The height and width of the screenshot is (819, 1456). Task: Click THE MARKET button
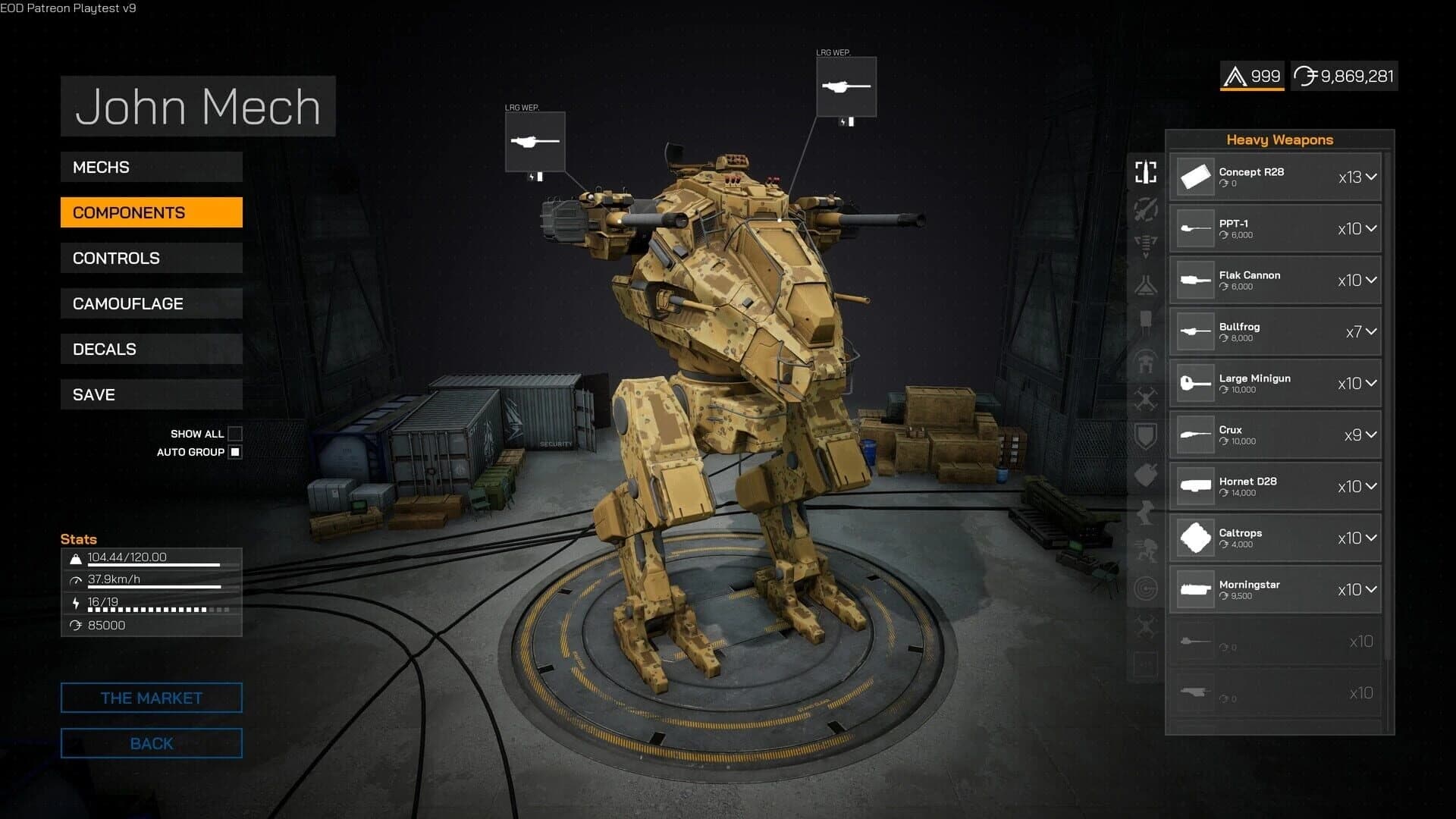[x=151, y=698]
